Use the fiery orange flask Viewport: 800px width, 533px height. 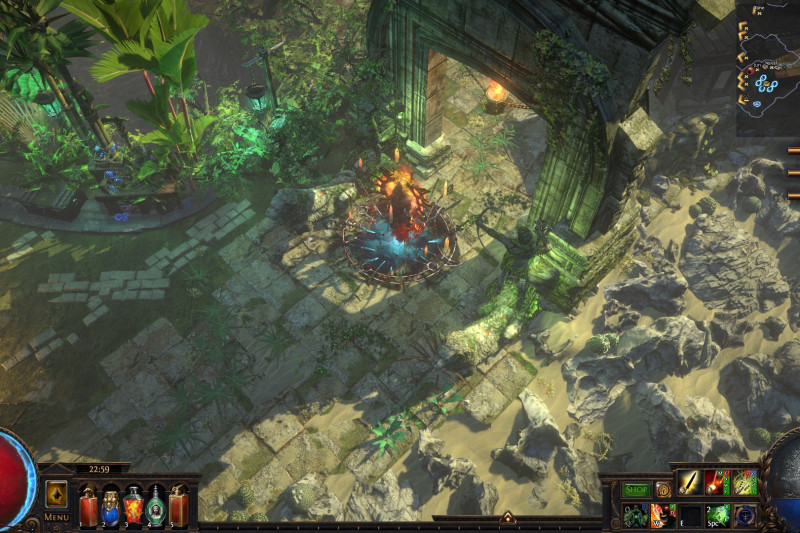coord(133,504)
